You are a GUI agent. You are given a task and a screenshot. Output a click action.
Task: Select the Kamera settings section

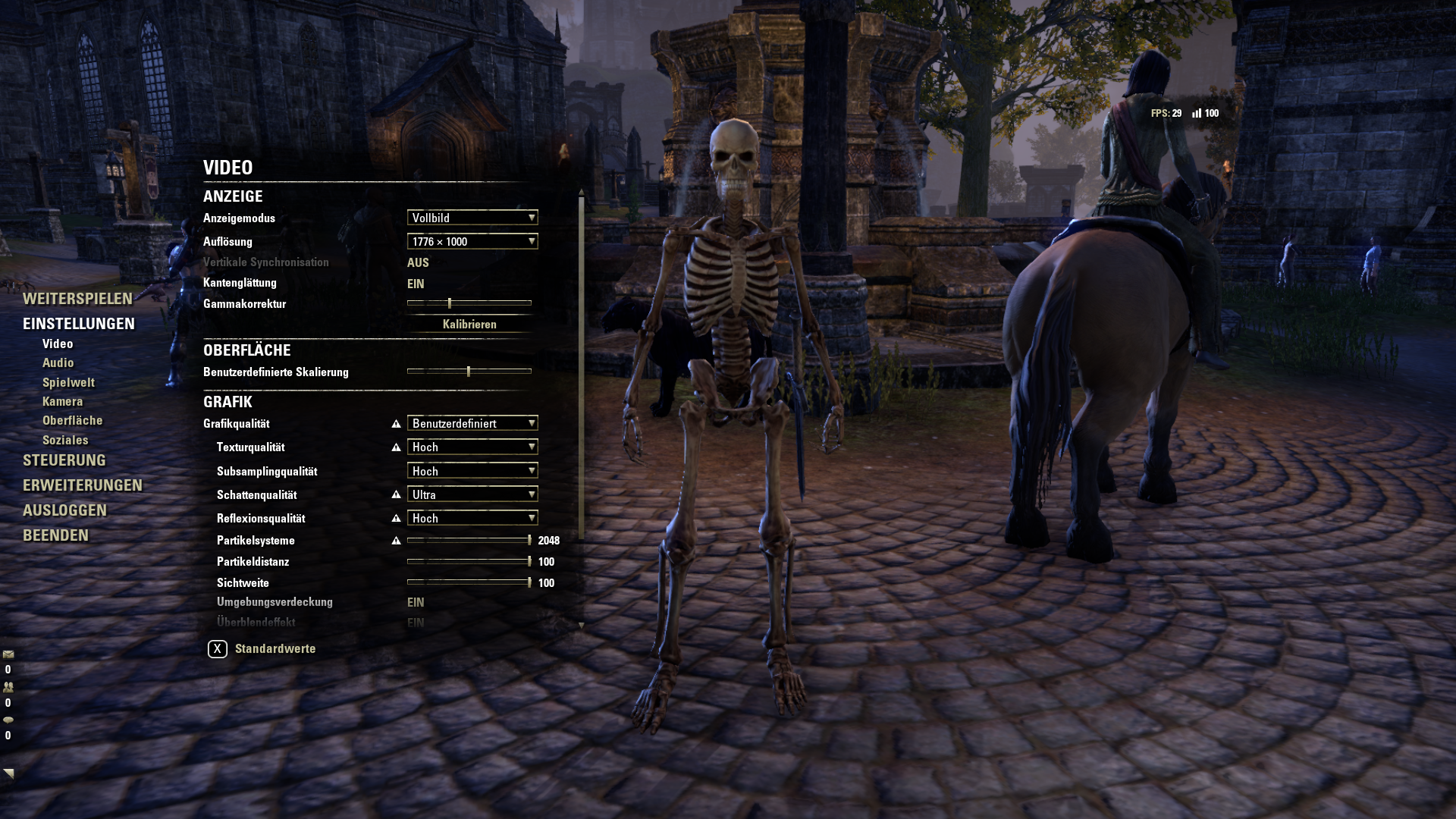coord(62,402)
